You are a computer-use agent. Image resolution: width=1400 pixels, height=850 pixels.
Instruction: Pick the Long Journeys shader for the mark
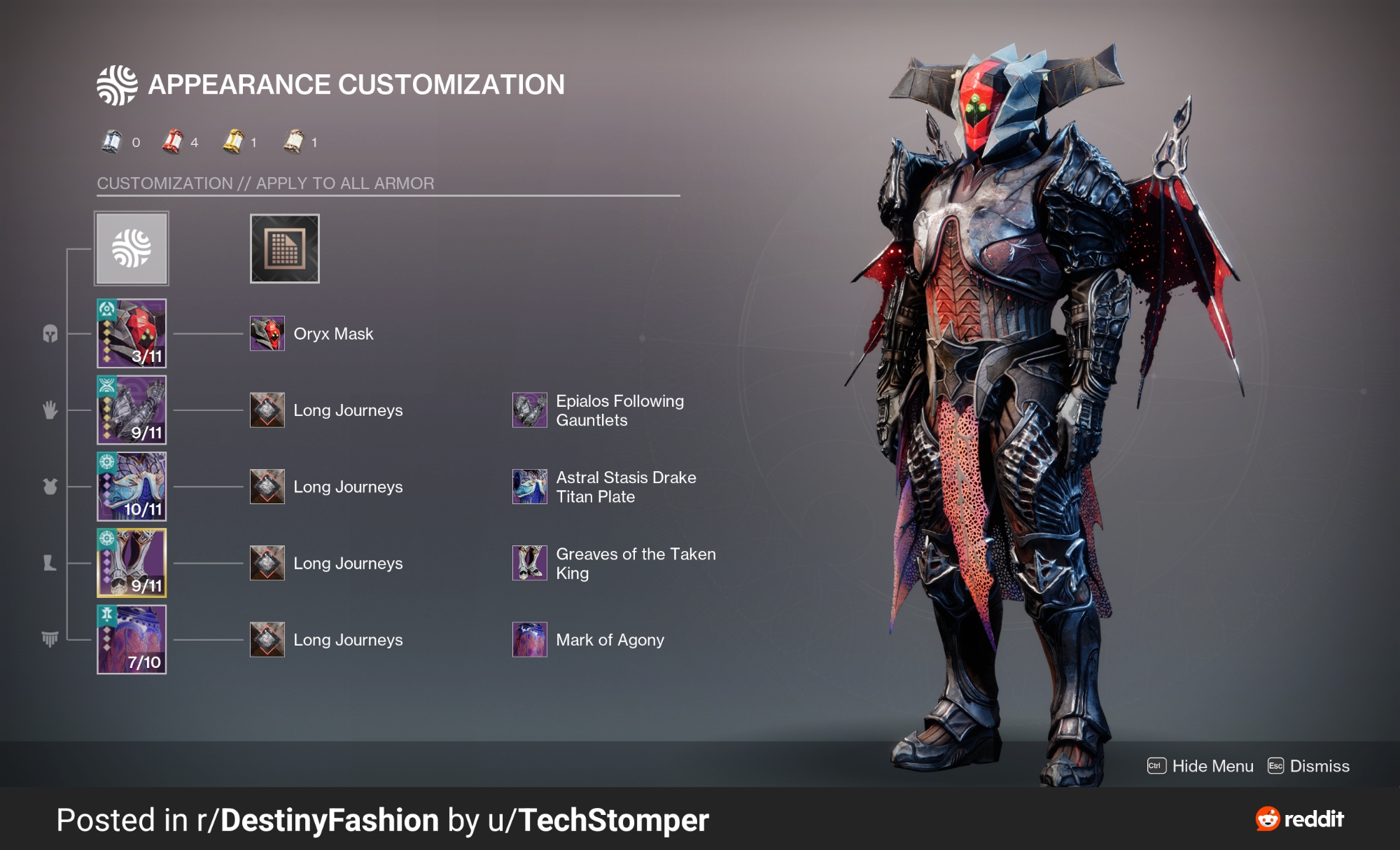click(x=267, y=639)
